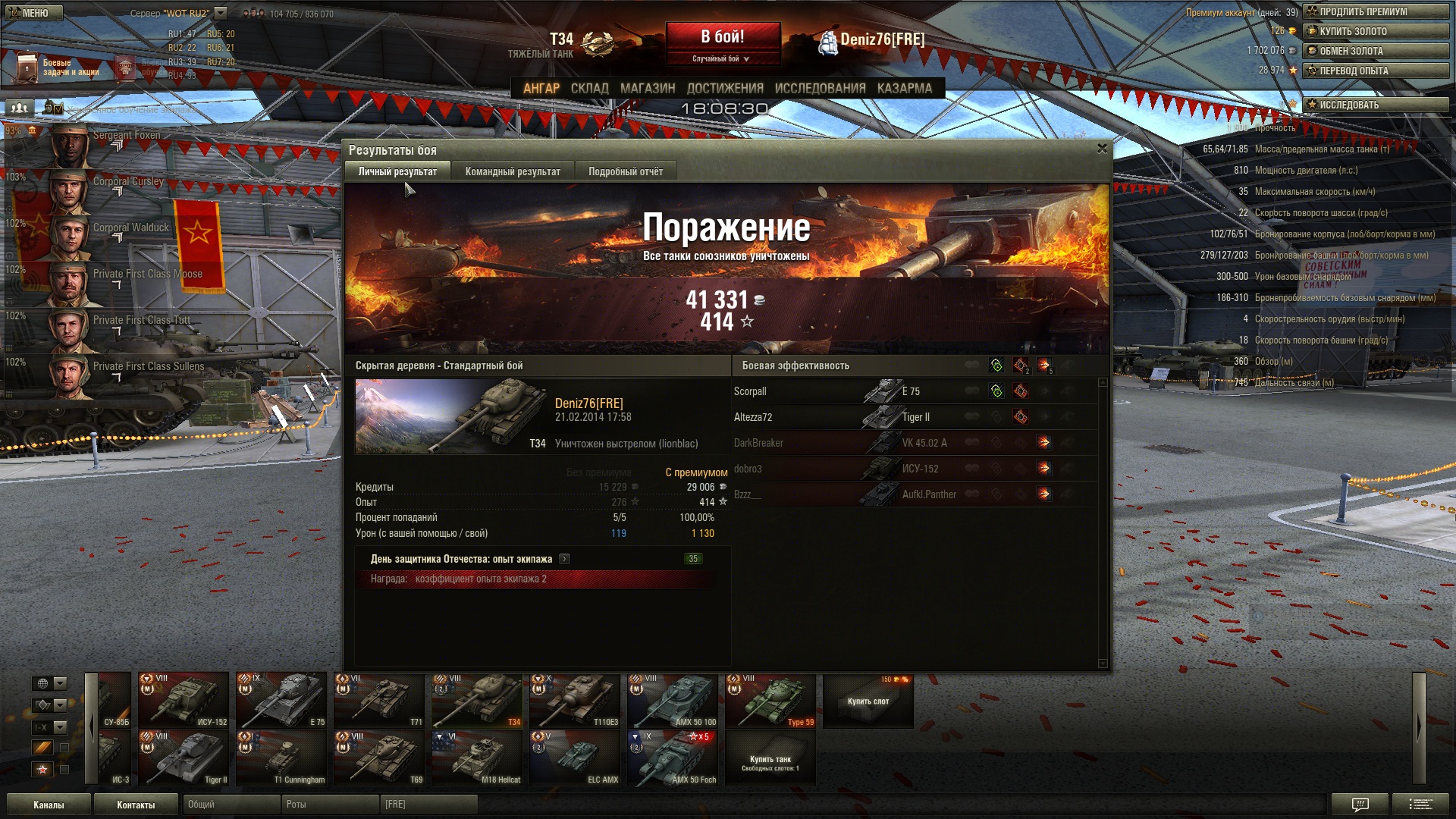Visit the КАЗАРМА barracks
Image resolution: width=1456 pixels, height=819 pixels.
point(904,88)
